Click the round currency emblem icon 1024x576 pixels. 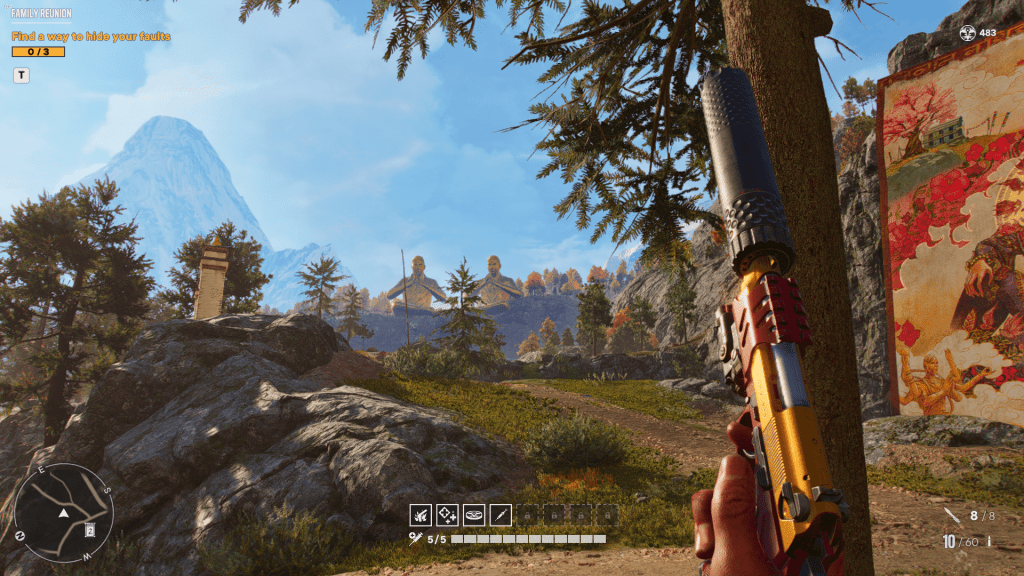pyautogui.click(x=967, y=33)
